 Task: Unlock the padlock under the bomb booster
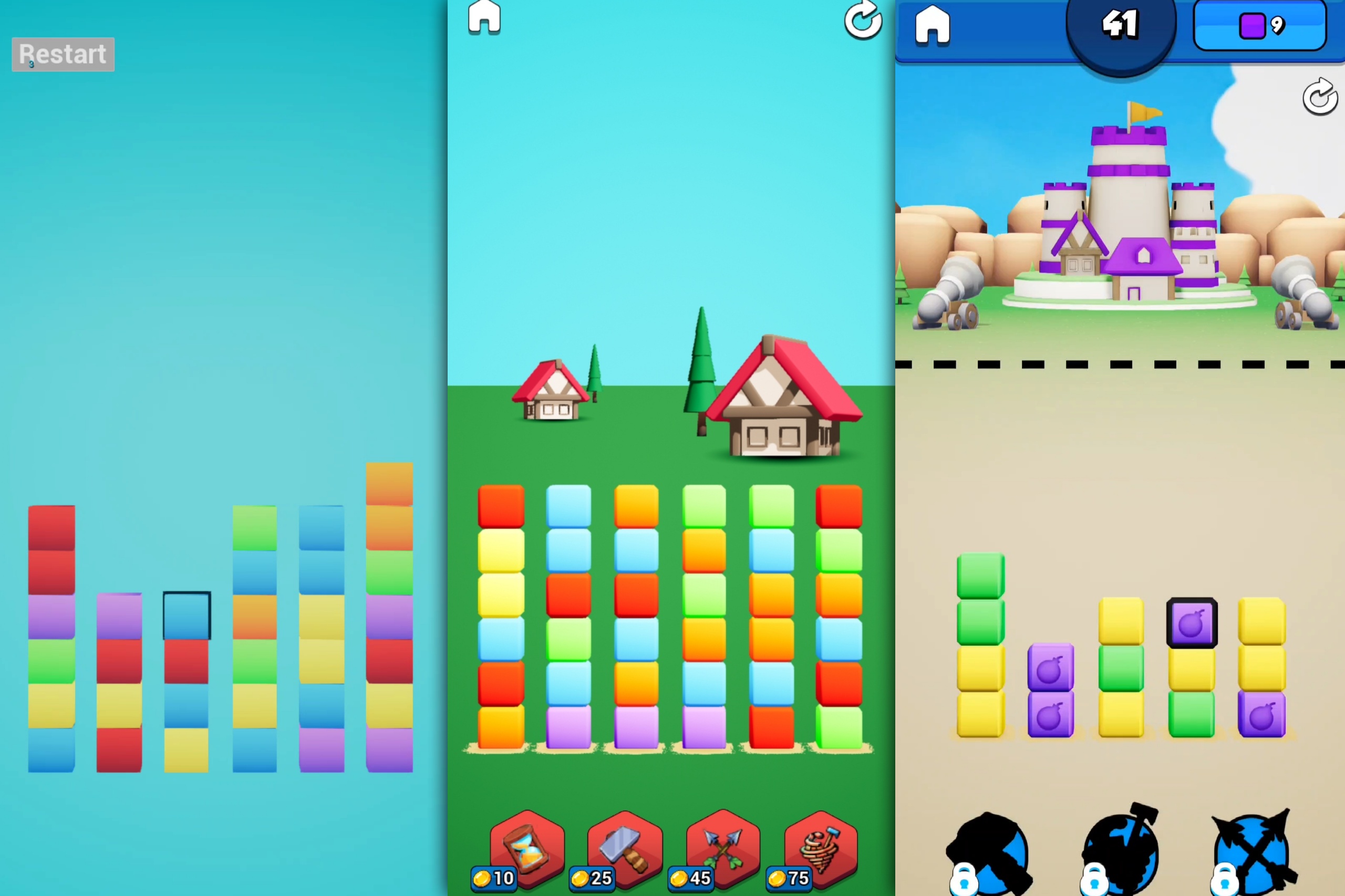(966, 883)
